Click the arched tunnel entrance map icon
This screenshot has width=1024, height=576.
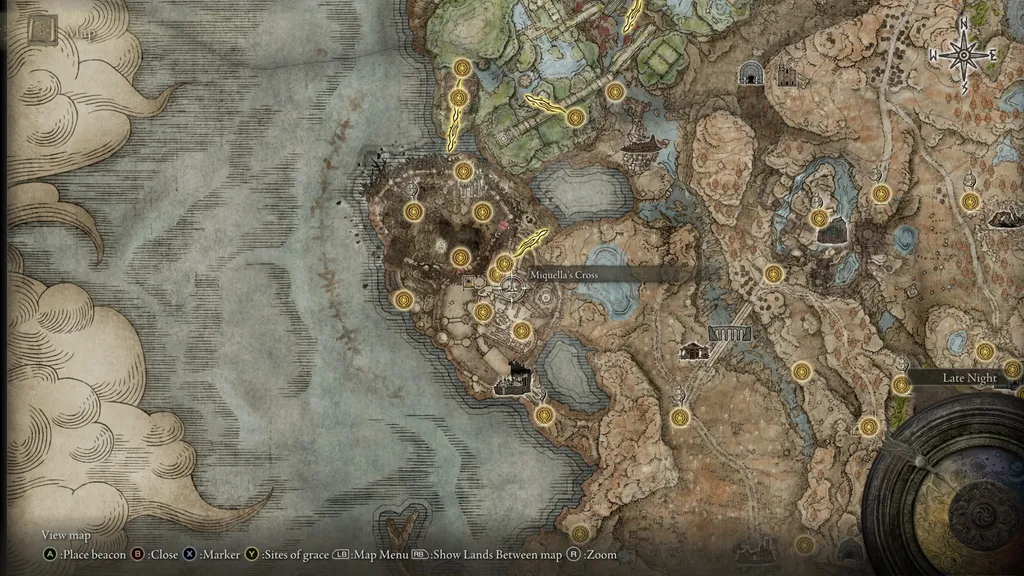click(x=751, y=72)
